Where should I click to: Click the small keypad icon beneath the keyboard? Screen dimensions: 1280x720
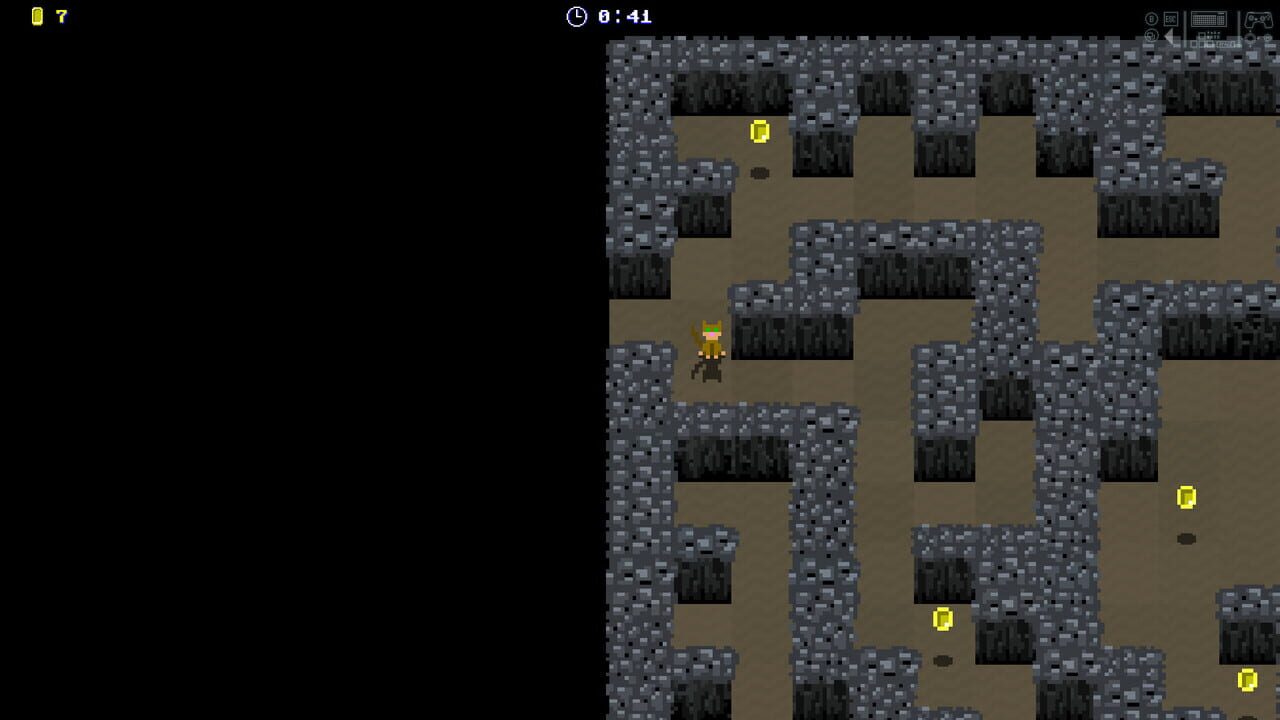click(x=1209, y=37)
